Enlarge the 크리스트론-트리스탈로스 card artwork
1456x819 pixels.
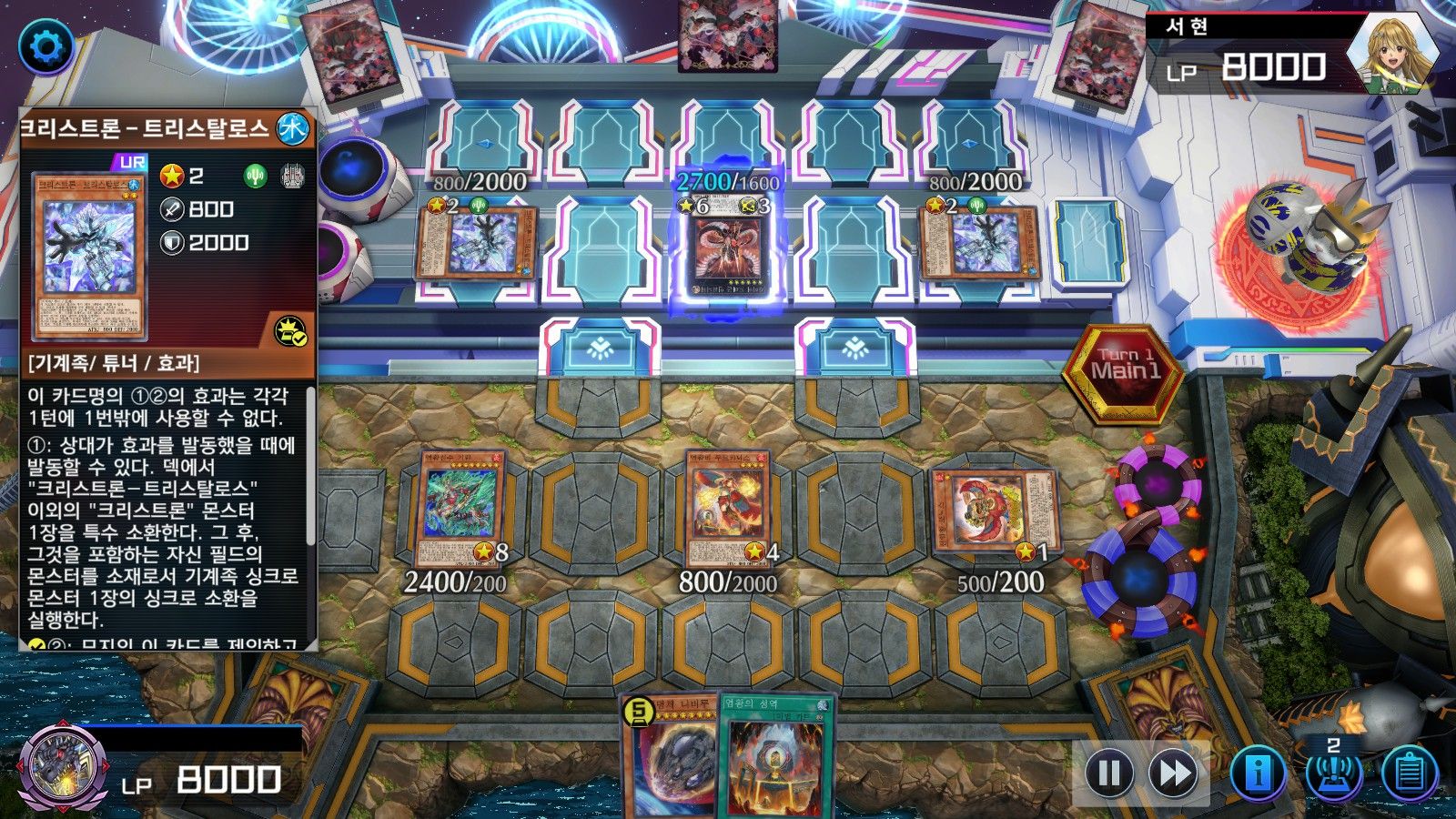(x=89, y=257)
